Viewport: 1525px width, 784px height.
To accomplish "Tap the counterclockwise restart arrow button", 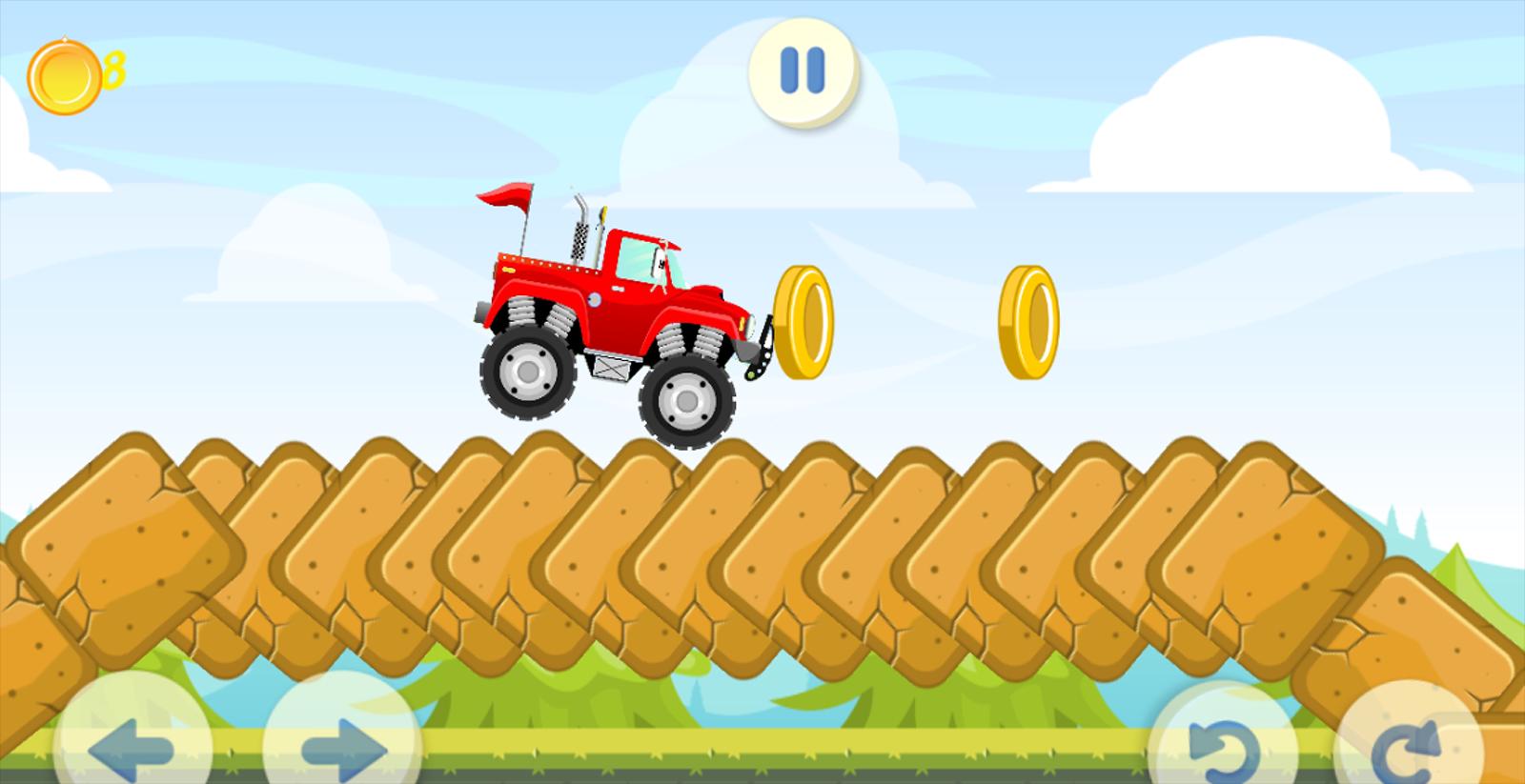I will coord(1225,748).
